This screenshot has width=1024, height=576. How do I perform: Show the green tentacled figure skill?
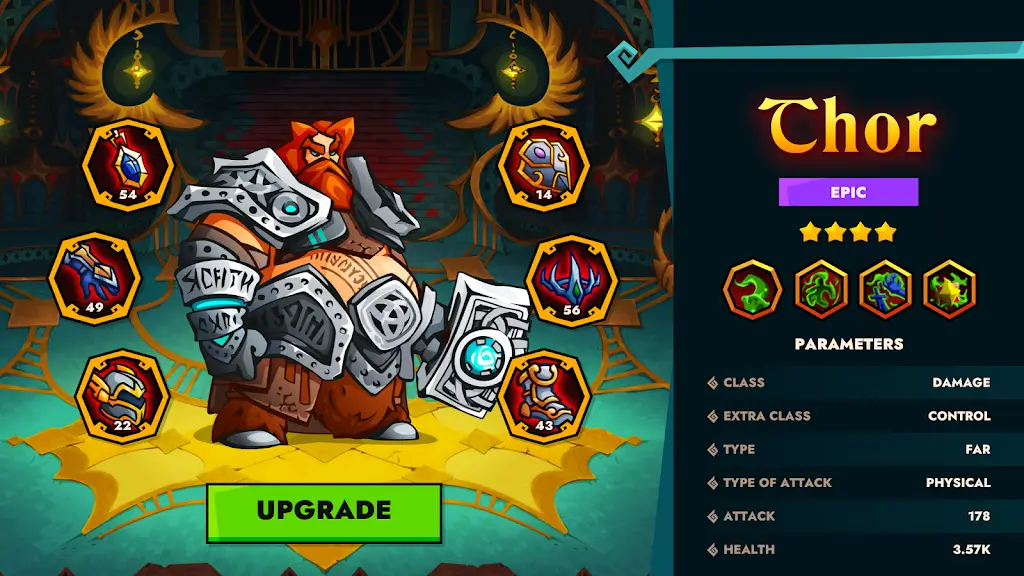[820, 289]
